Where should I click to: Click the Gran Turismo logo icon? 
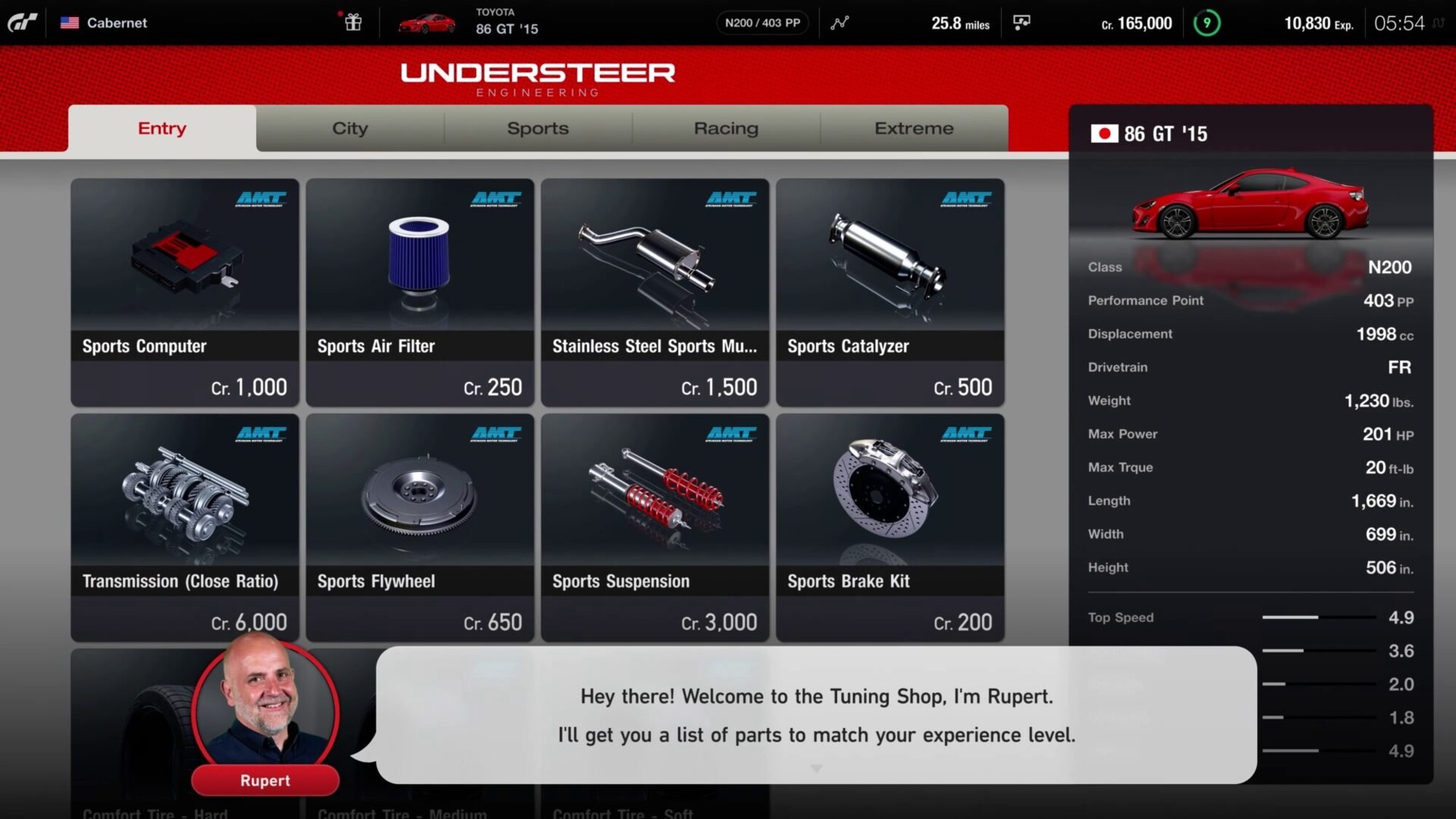pos(22,23)
